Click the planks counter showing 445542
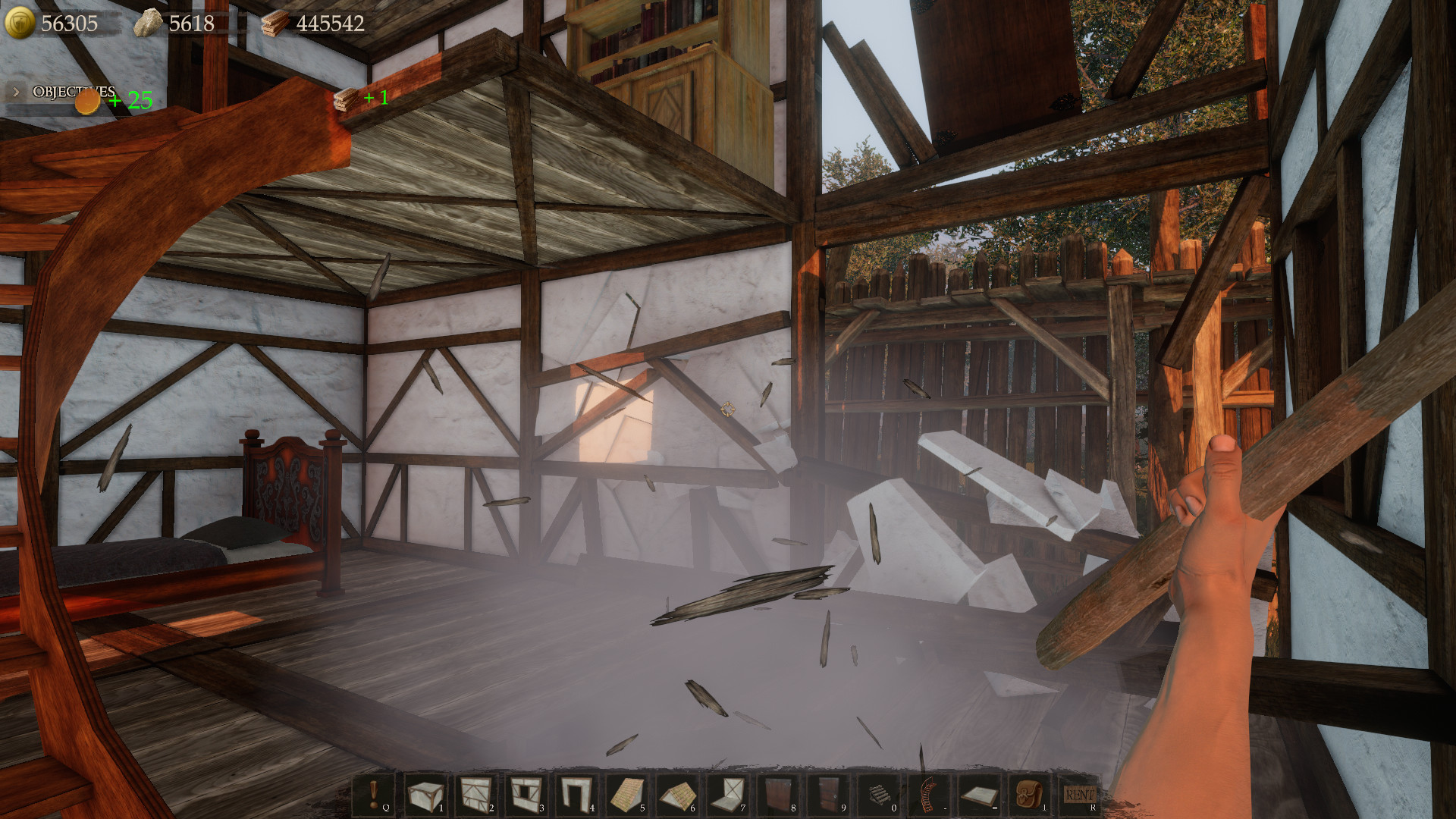This screenshot has width=1456, height=819. point(315,22)
